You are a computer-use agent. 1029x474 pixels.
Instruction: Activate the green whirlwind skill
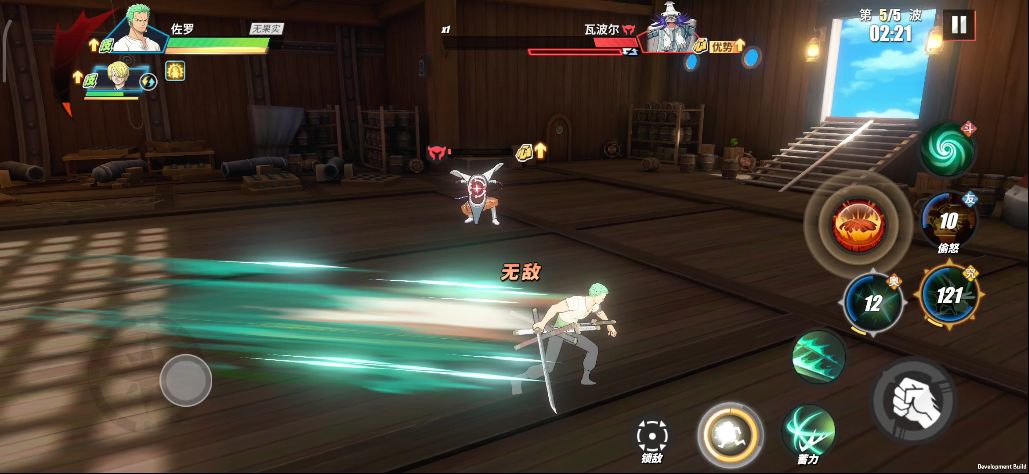[x=947, y=149]
